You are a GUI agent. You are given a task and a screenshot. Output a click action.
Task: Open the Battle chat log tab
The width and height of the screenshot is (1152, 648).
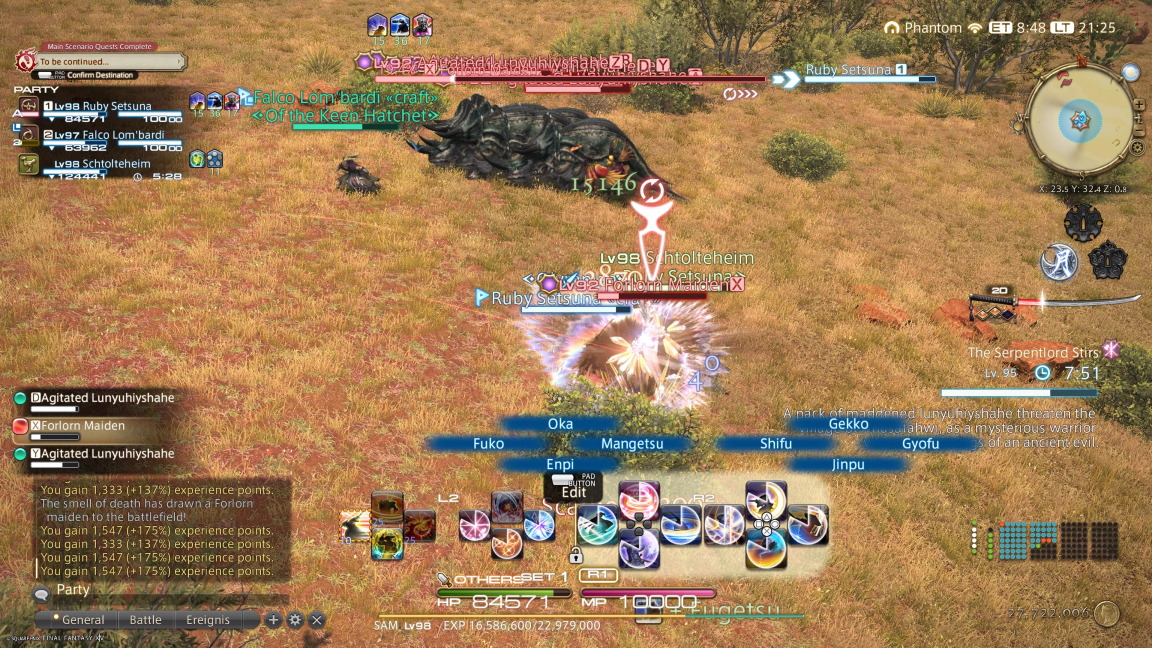point(146,620)
